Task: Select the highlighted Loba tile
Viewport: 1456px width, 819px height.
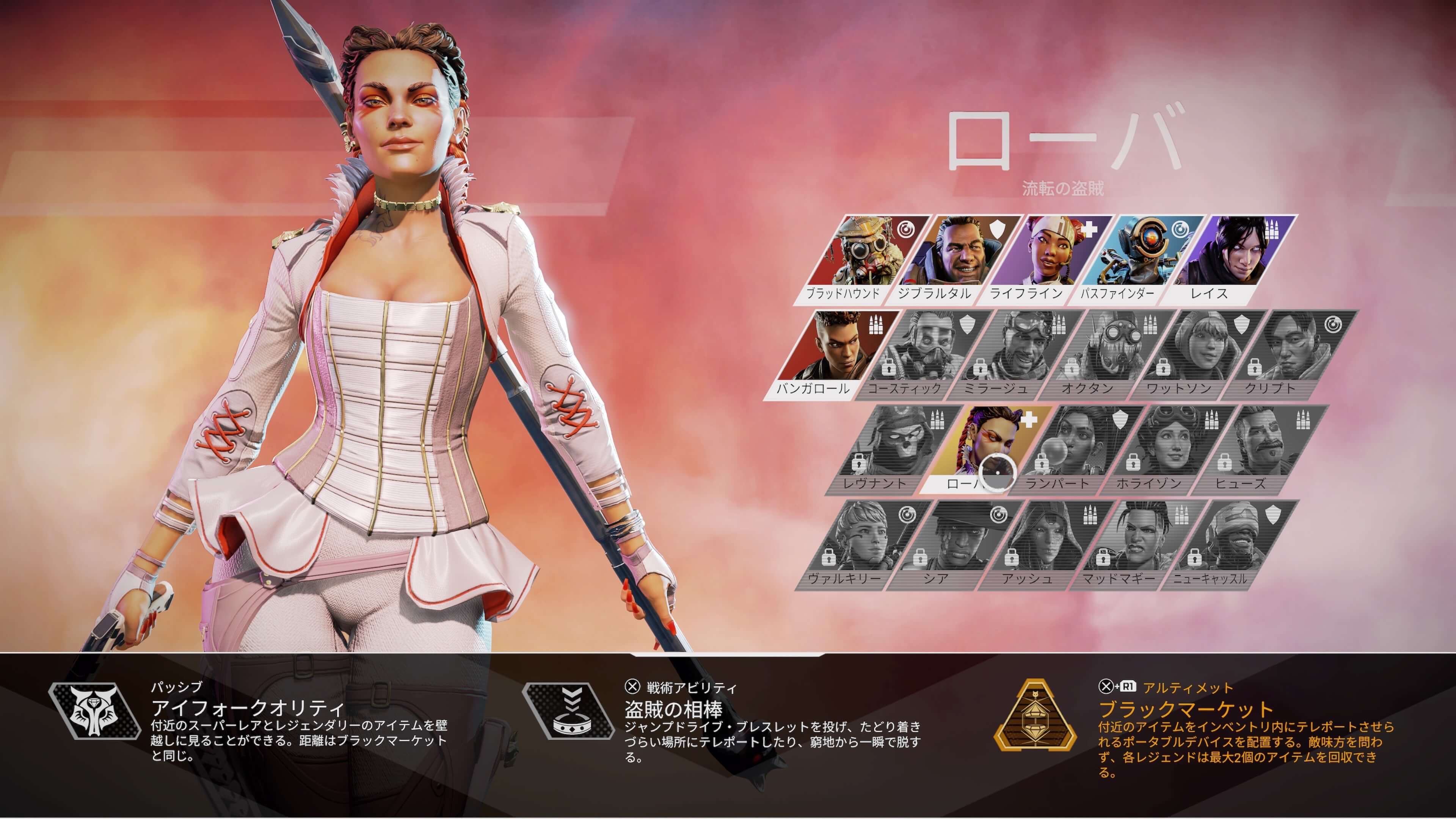Action: (985, 448)
